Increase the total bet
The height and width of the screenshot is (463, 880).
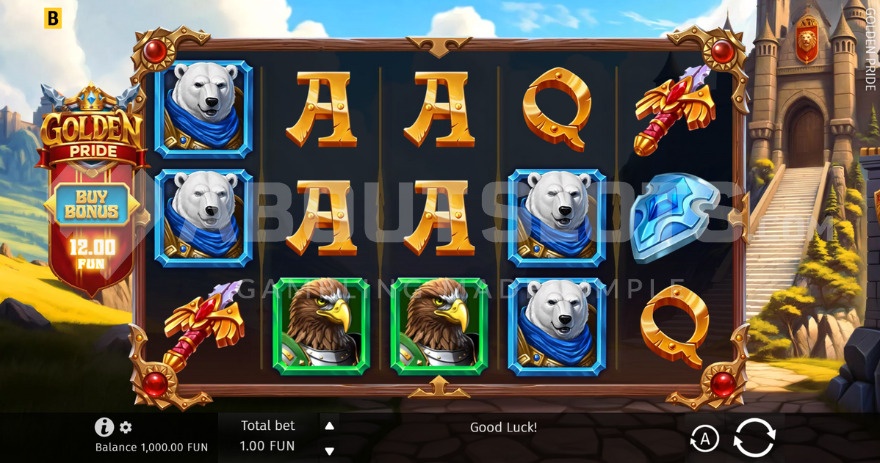(x=330, y=425)
